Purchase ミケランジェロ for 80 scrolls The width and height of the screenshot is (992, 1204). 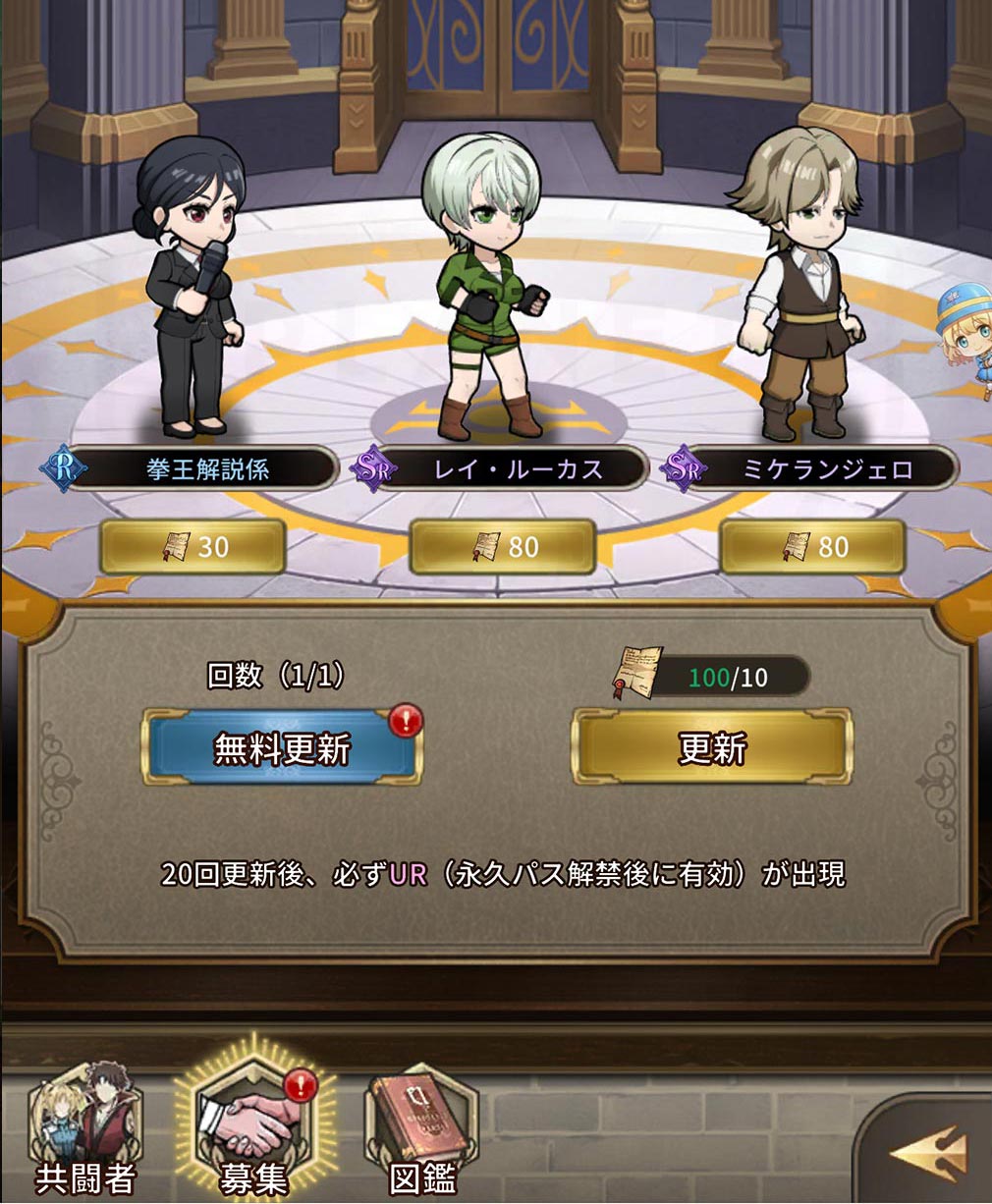[x=812, y=546]
